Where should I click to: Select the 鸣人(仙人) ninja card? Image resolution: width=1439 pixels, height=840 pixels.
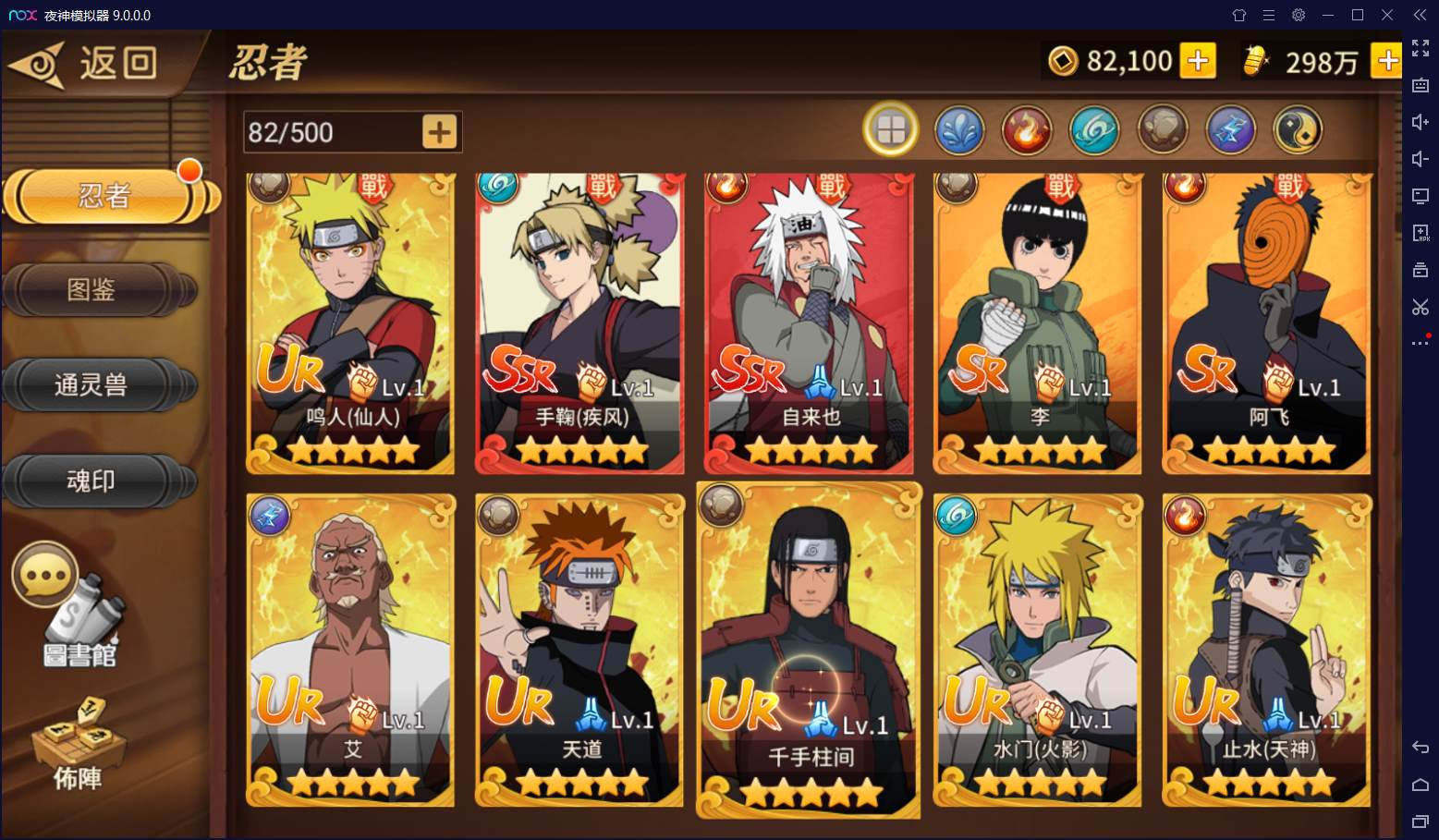351,323
